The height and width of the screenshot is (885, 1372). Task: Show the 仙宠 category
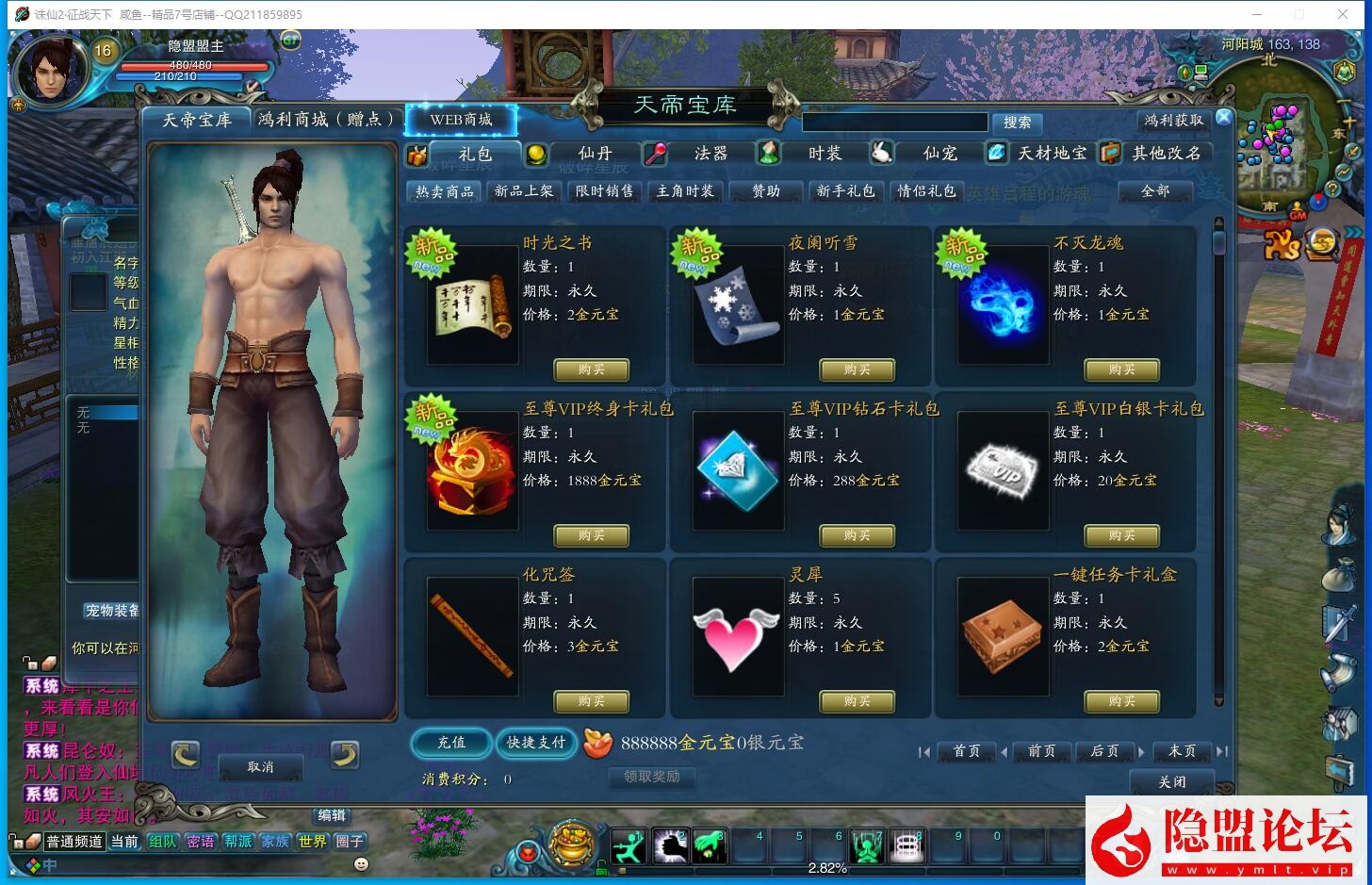pyautogui.click(x=939, y=154)
